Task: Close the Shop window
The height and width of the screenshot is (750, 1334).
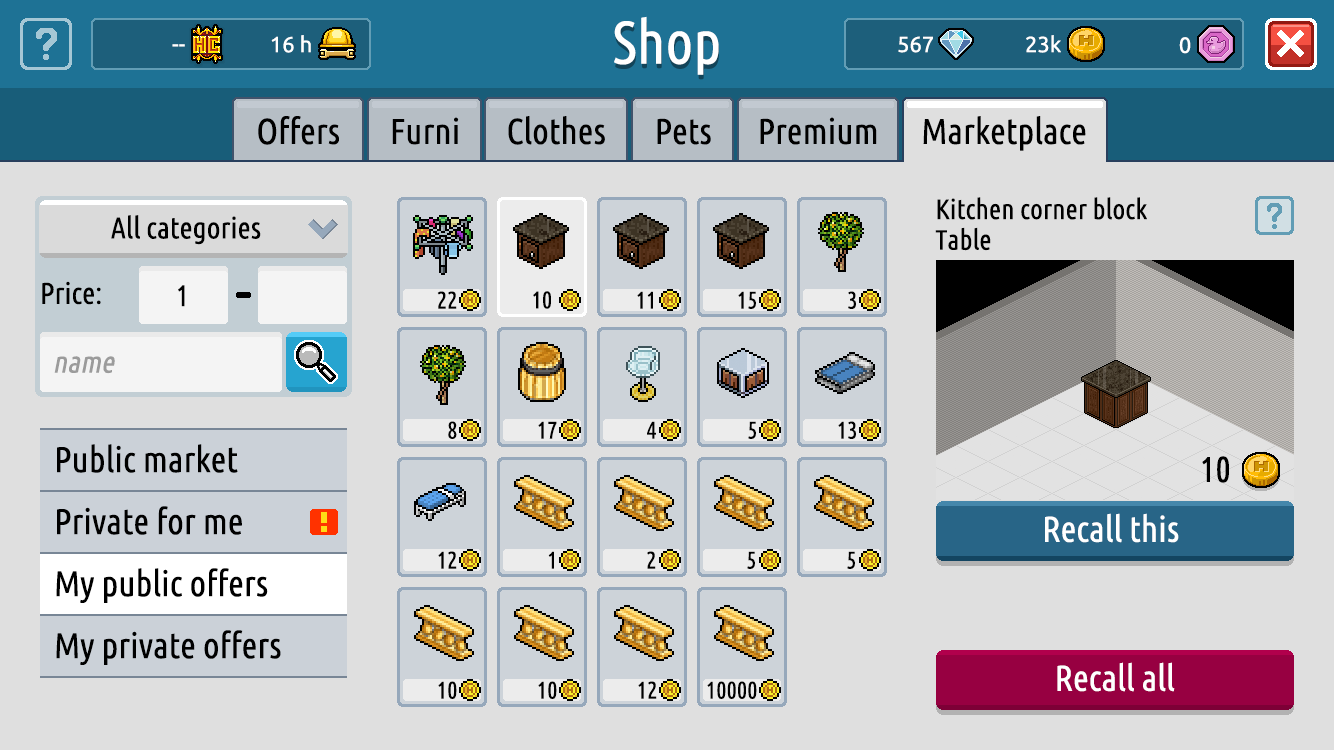Action: pos(1290,45)
